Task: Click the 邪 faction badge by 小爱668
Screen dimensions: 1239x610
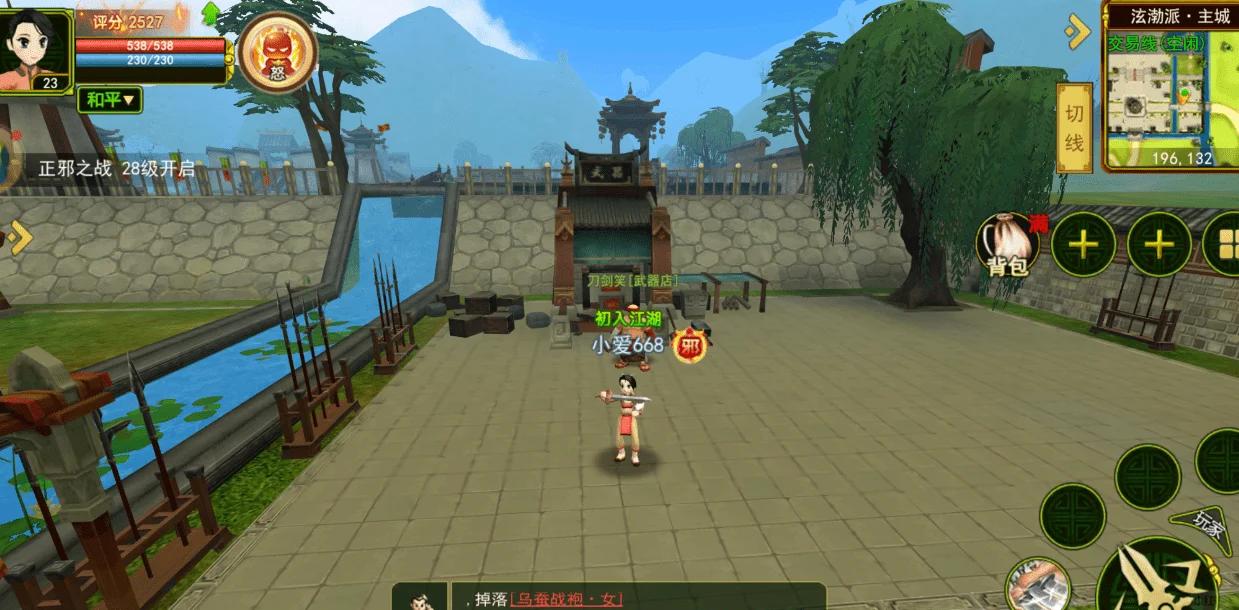Action: click(689, 346)
